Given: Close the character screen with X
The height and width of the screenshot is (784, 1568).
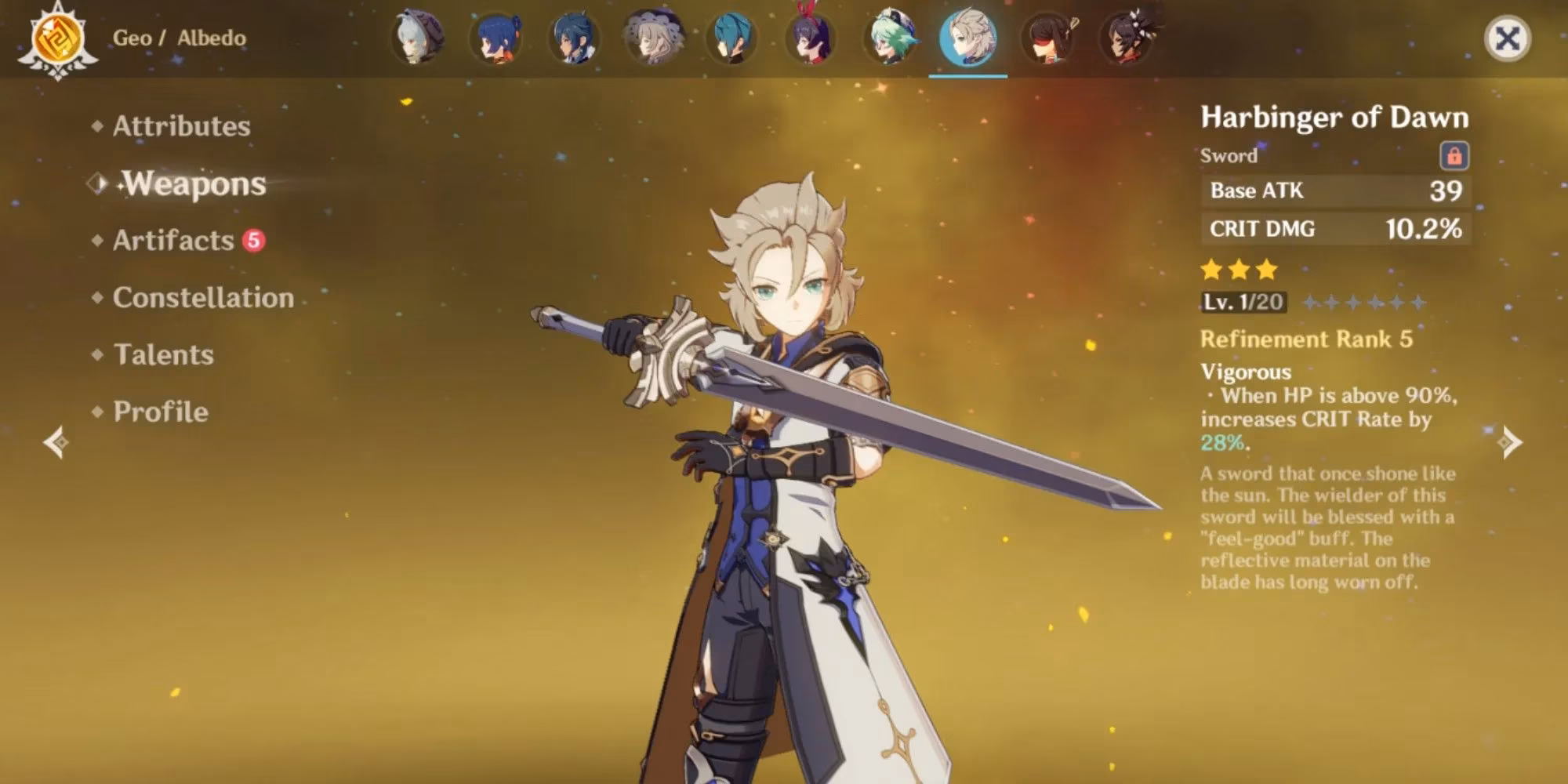Looking at the screenshot, I should 1507,38.
